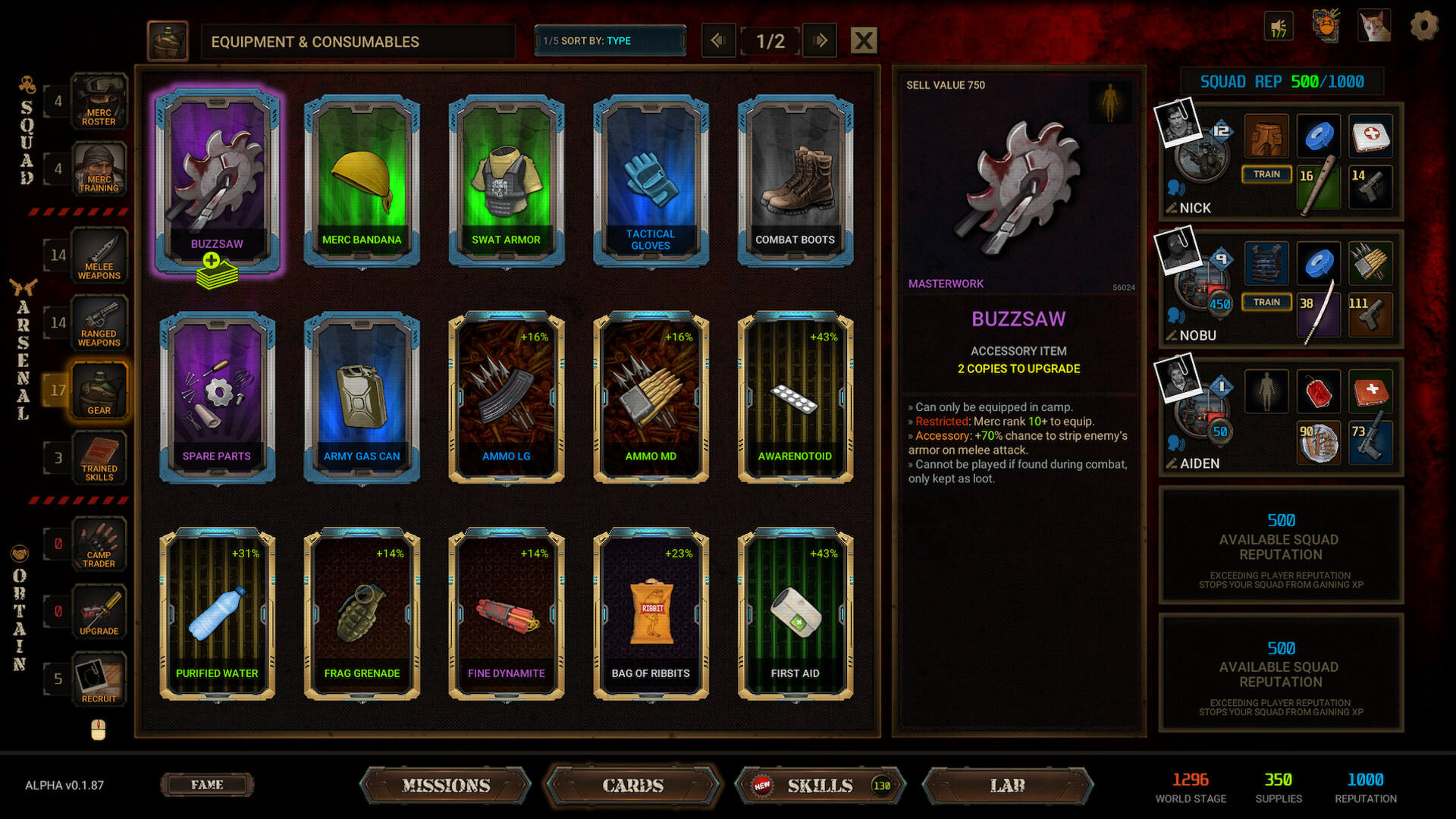Choose the SWAT Armor card
The height and width of the screenshot is (819, 1456).
(506, 180)
